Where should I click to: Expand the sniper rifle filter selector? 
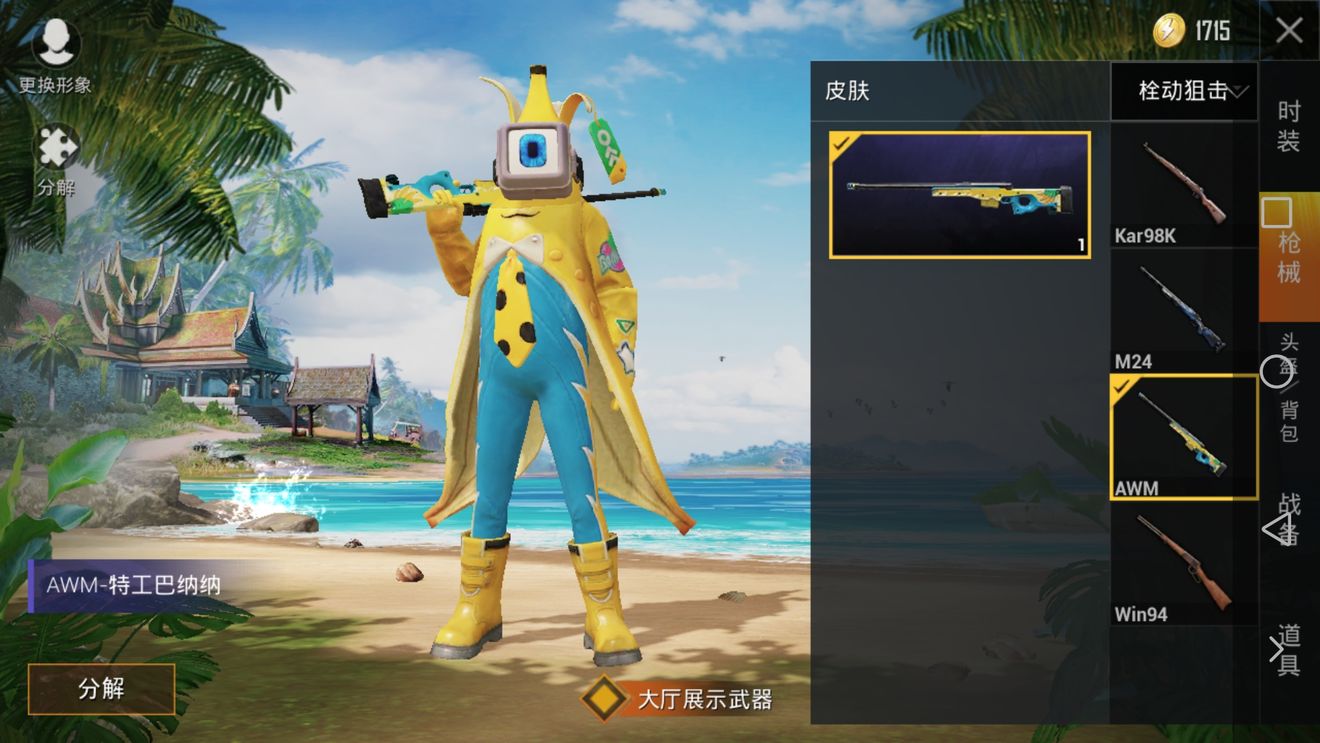click(1183, 91)
